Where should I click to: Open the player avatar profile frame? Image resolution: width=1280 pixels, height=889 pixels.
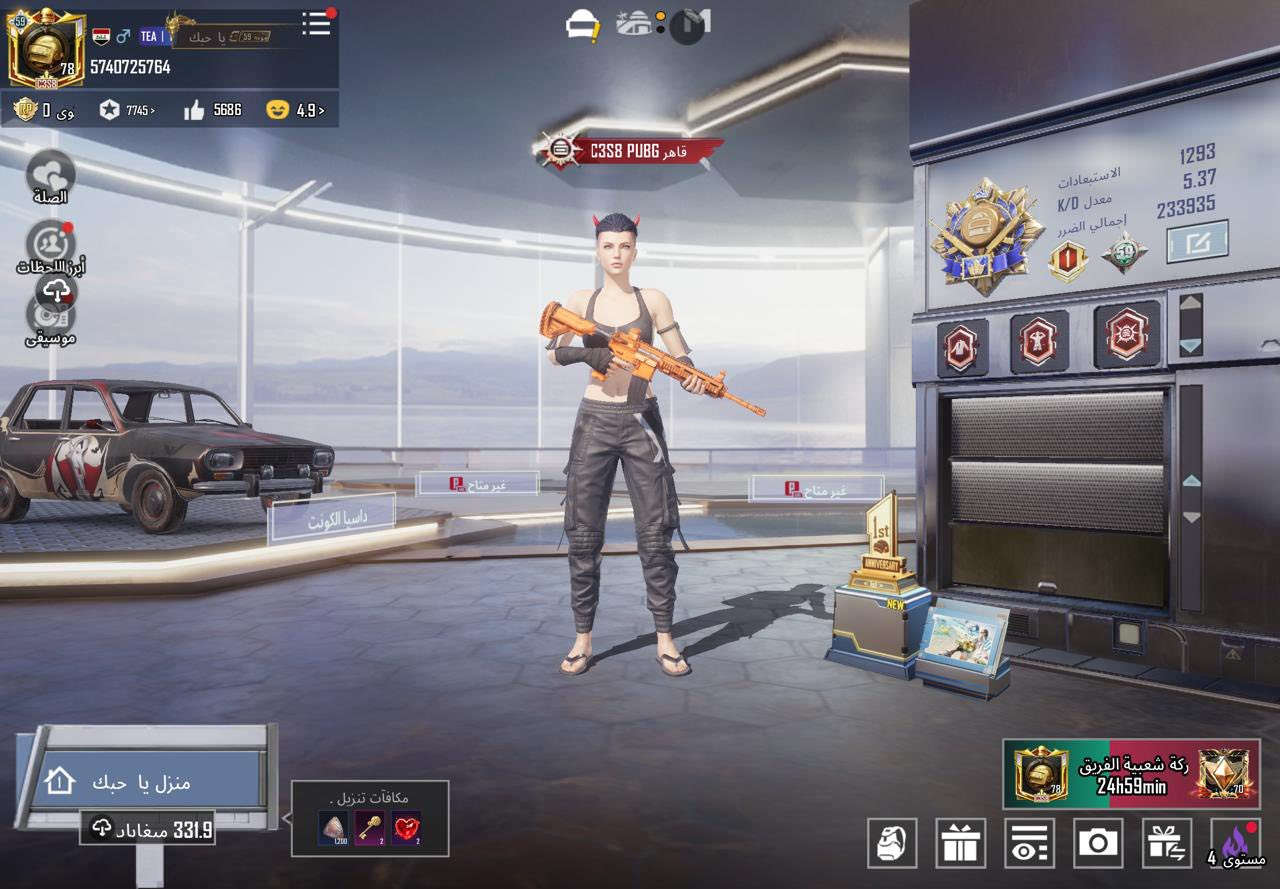point(46,48)
